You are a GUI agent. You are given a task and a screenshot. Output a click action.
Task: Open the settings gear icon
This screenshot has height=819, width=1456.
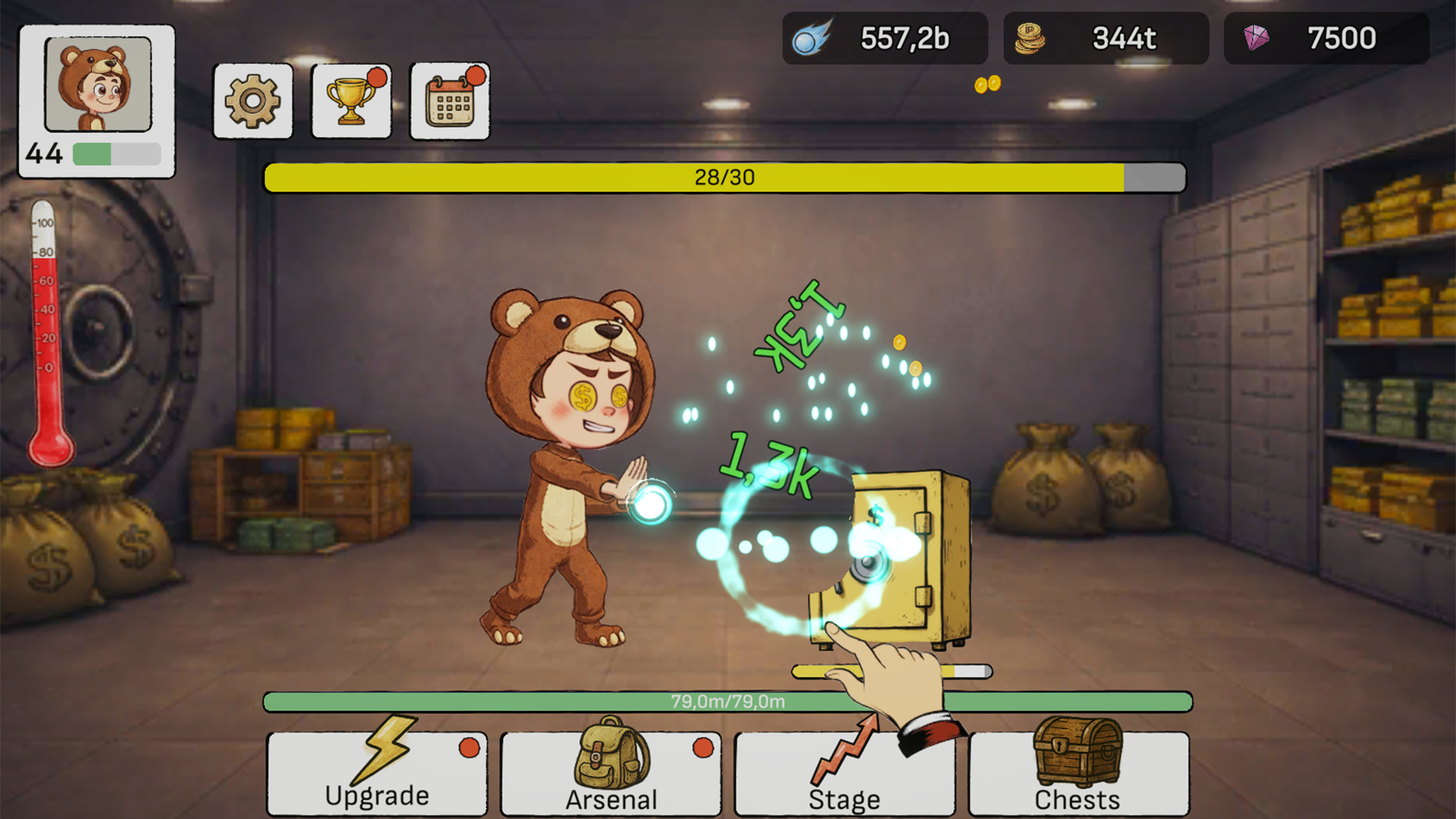coord(253,101)
